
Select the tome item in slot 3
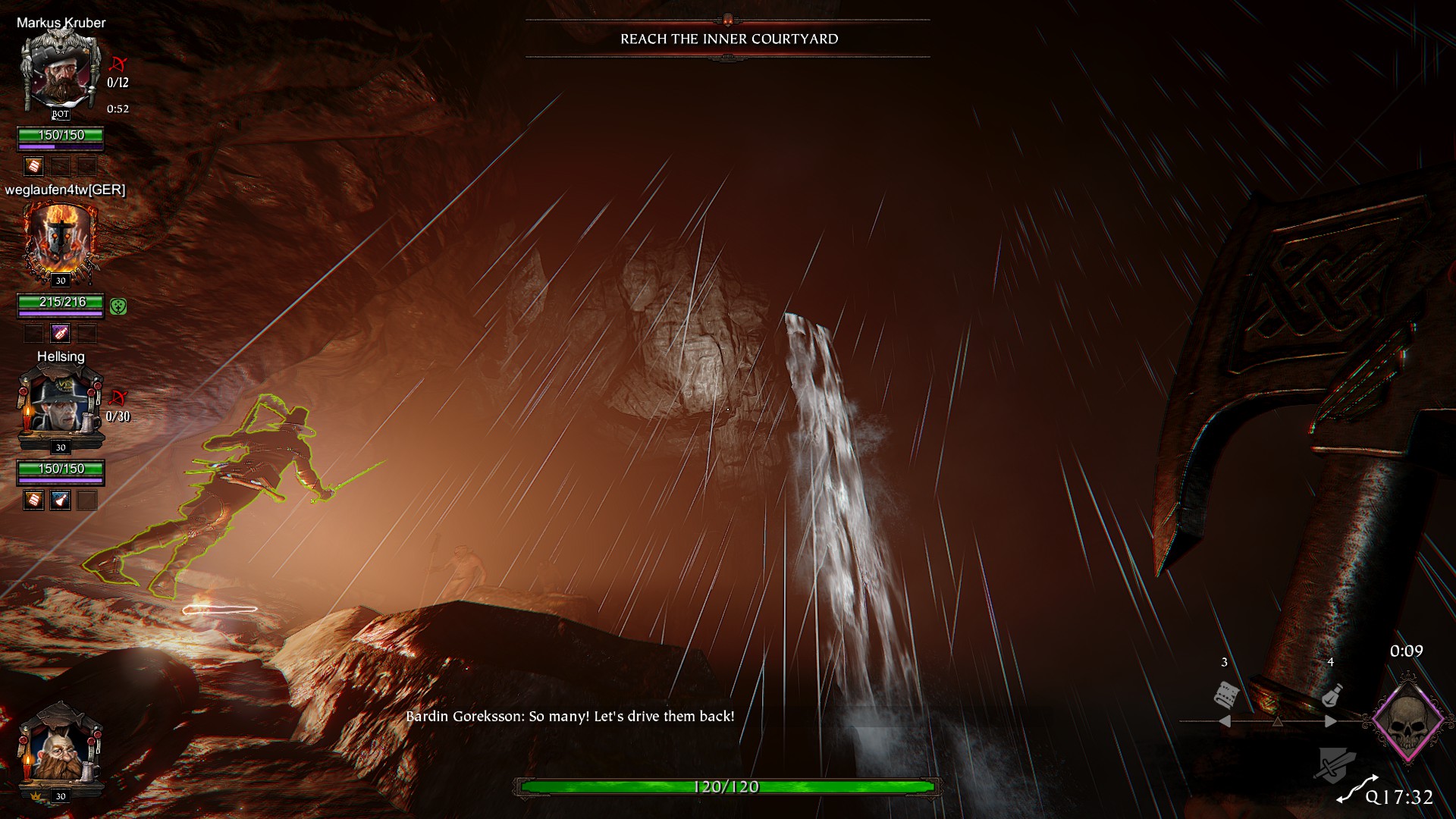coord(1225,694)
